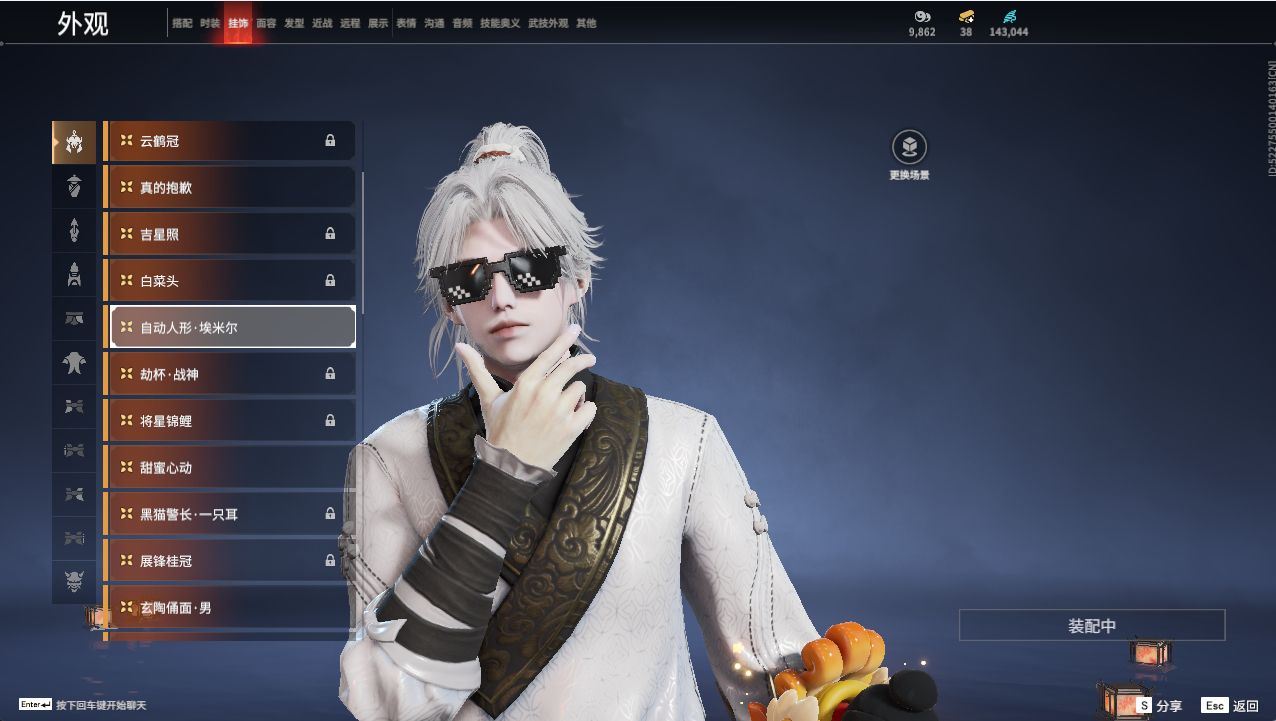Image resolution: width=1276 pixels, height=721 pixels.
Task: Open the 技能奥义 tab
Action: click(x=500, y=23)
